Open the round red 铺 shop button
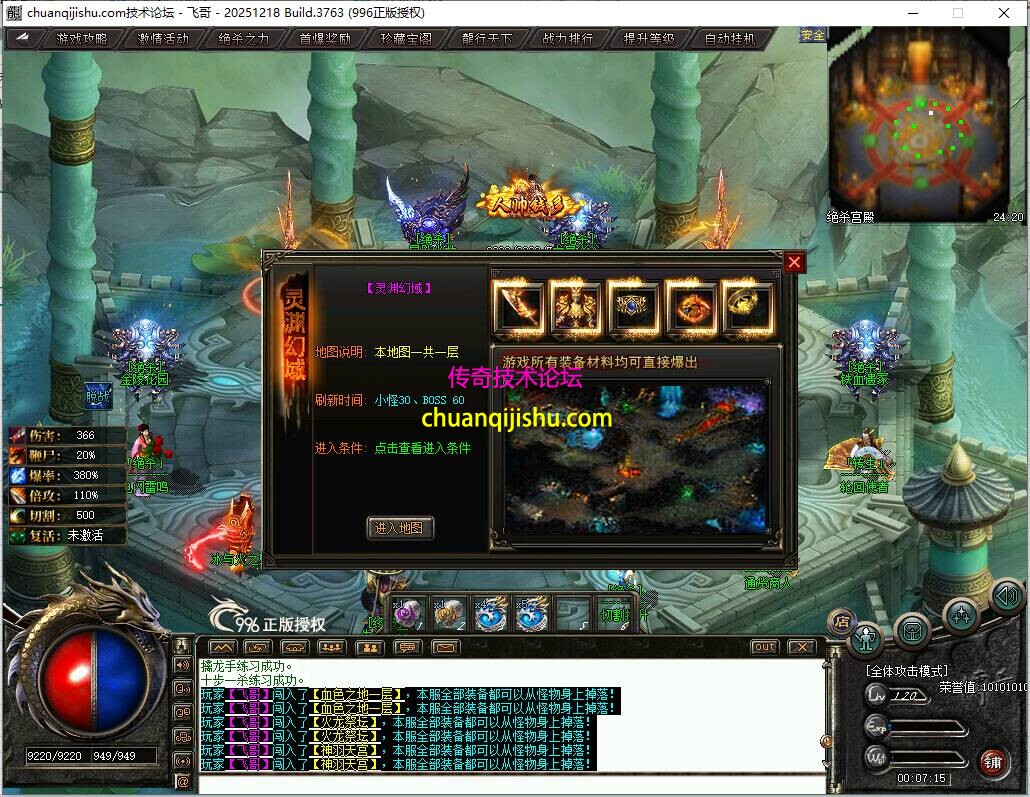1030x797 pixels. (x=992, y=763)
